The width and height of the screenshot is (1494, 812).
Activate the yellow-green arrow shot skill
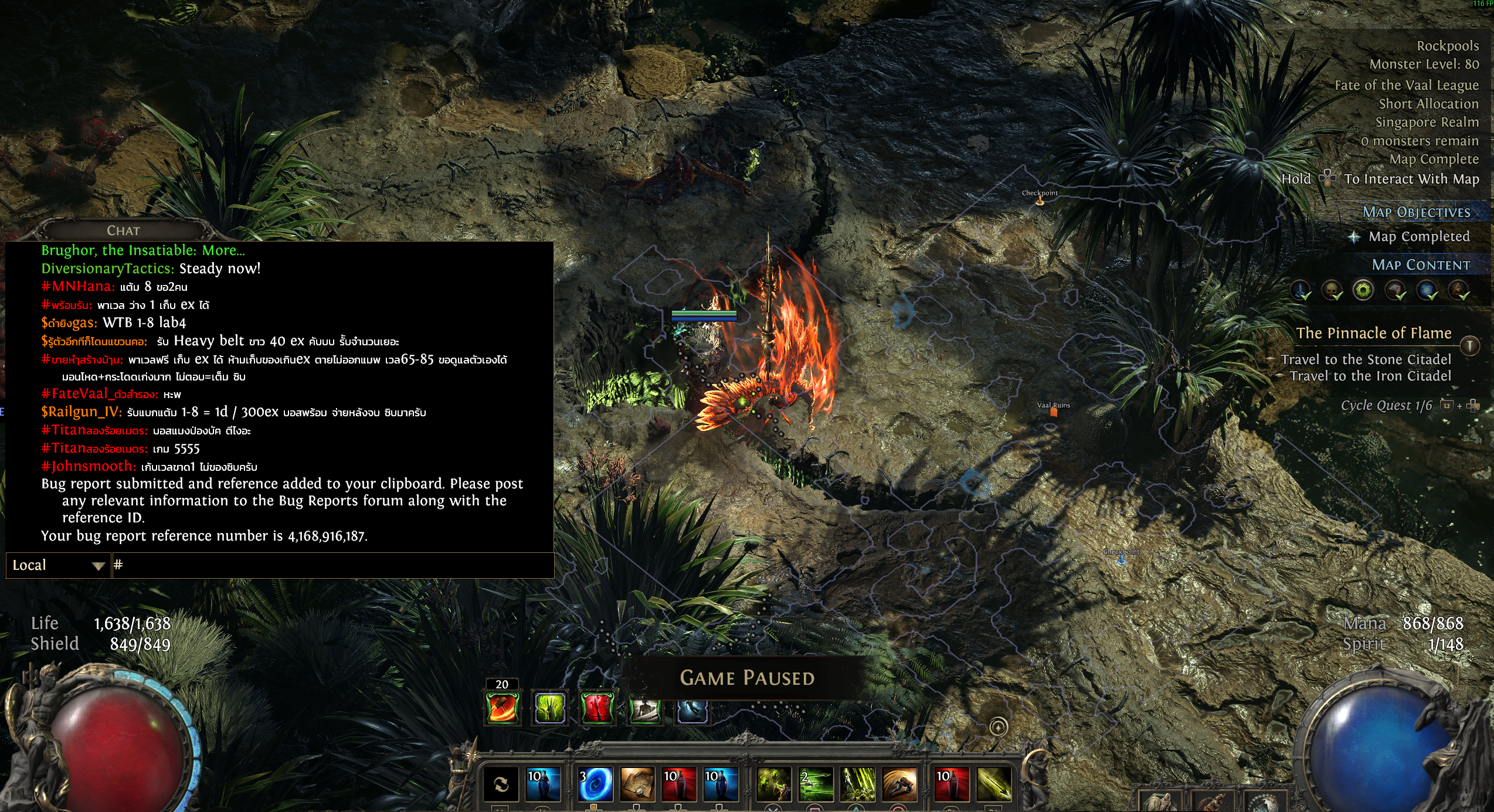click(x=994, y=784)
